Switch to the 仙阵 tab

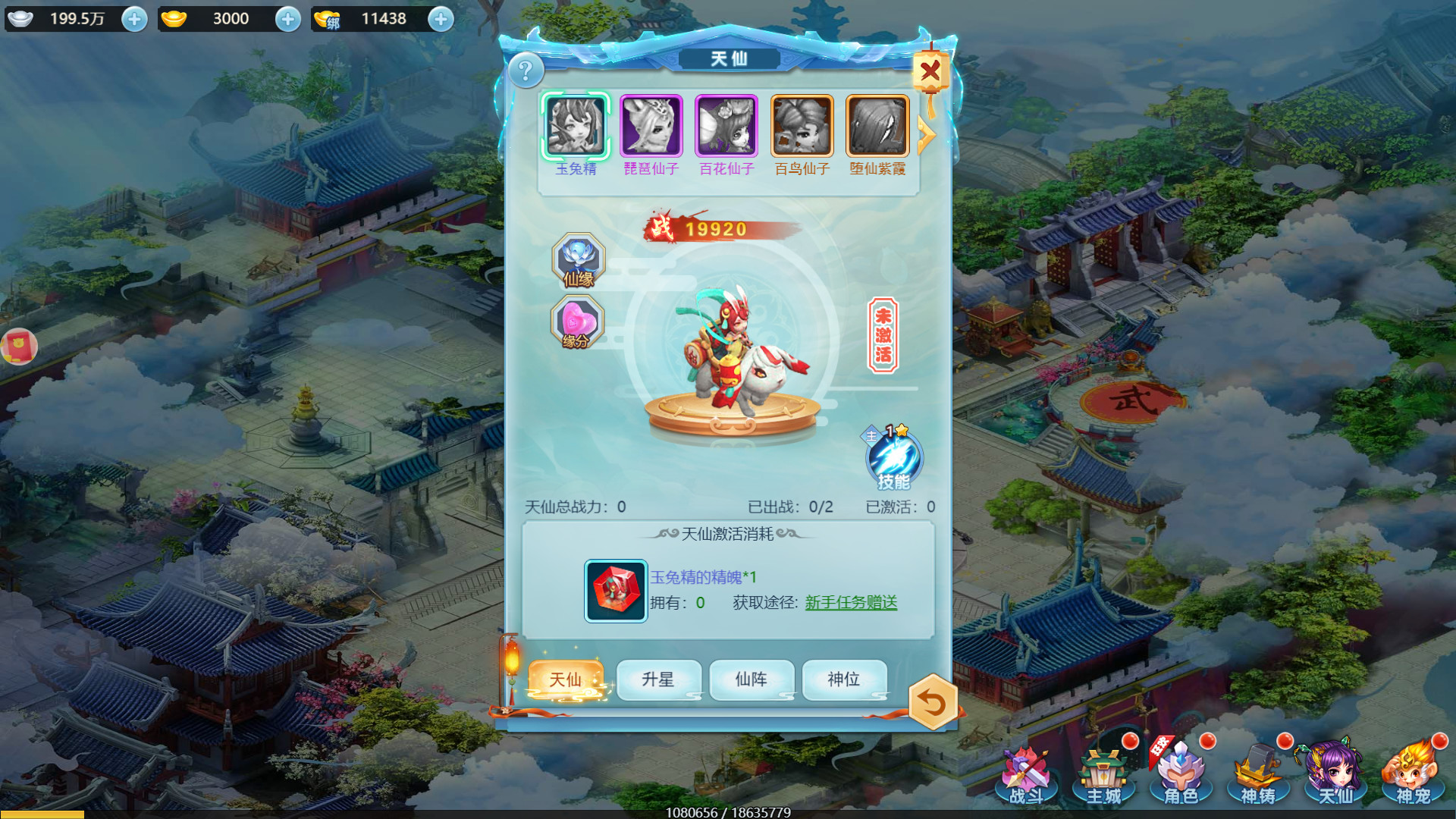click(752, 679)
